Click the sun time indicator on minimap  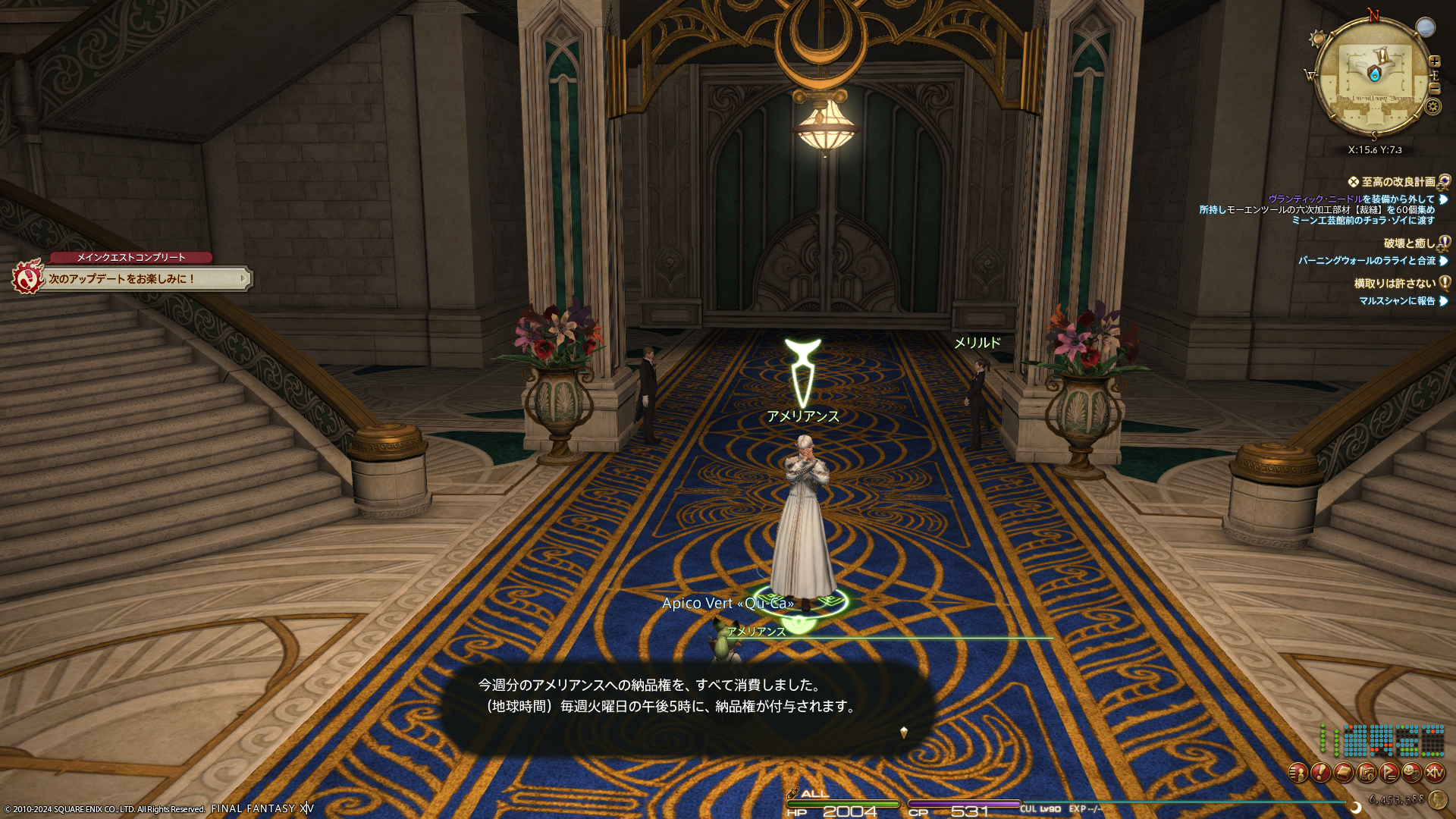(1317, 38)
